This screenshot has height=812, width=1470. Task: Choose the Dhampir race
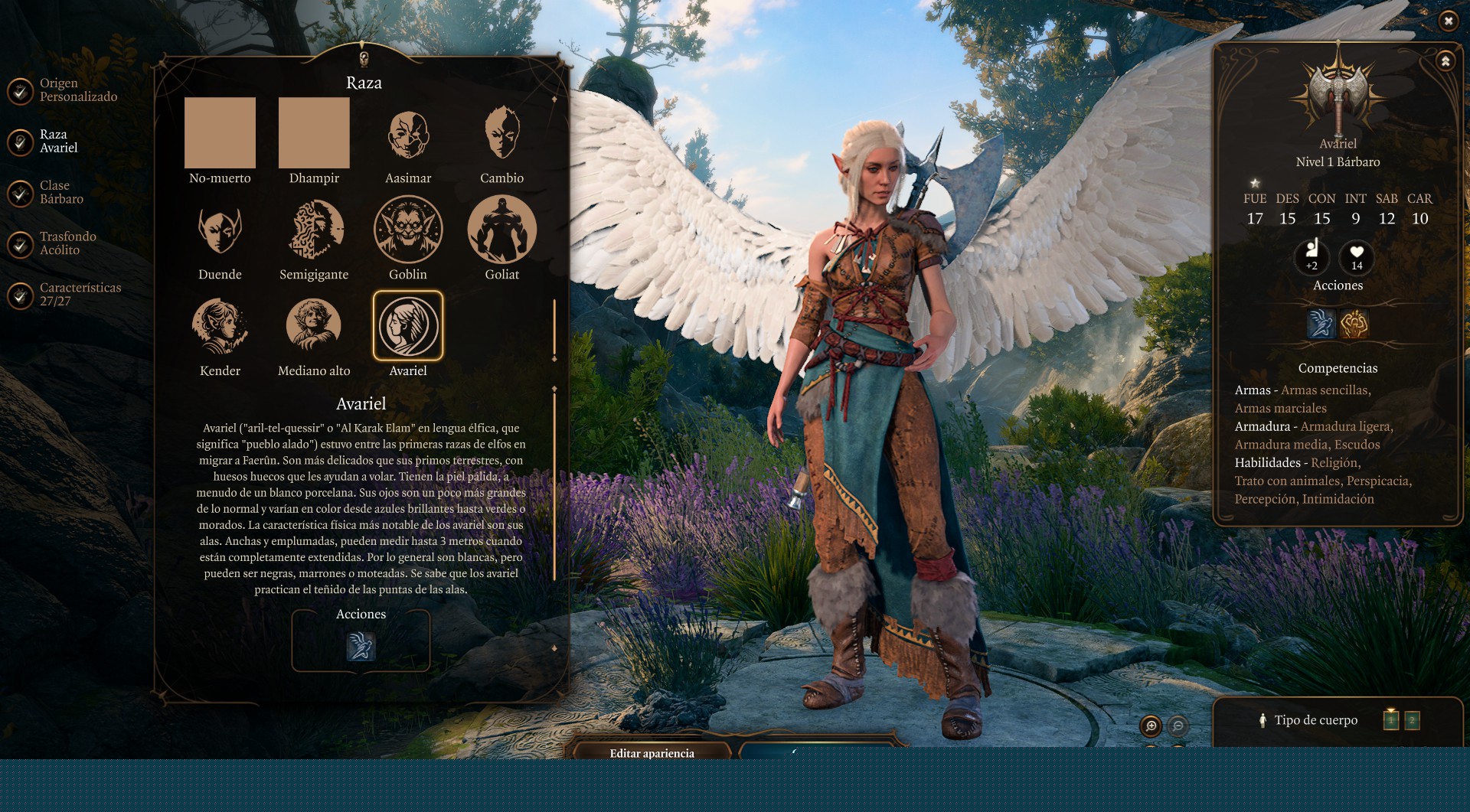tap(314, 133)
